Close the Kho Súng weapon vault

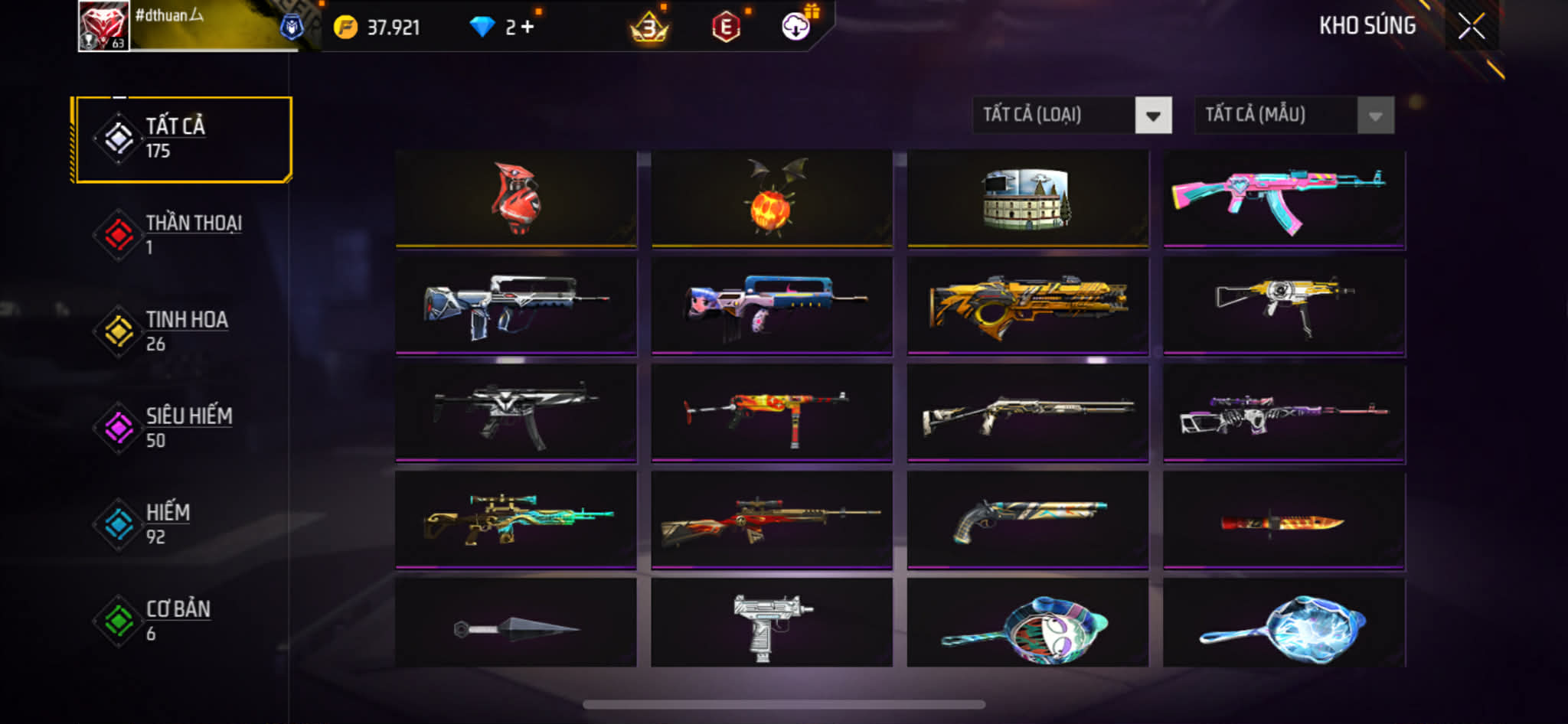[x=1471, y=26]
